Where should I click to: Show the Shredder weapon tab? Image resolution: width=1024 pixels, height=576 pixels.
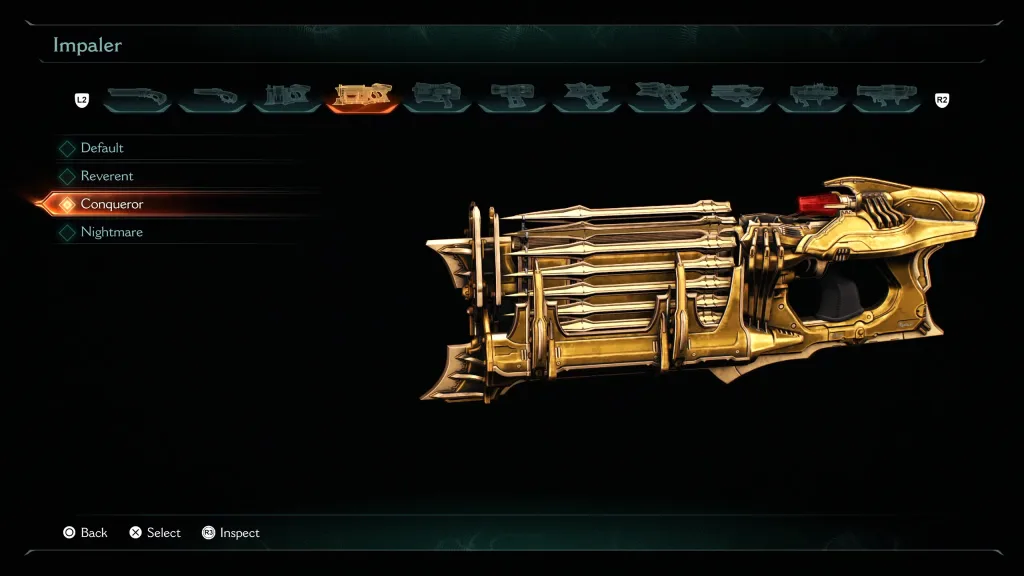[x=287, y=96]
